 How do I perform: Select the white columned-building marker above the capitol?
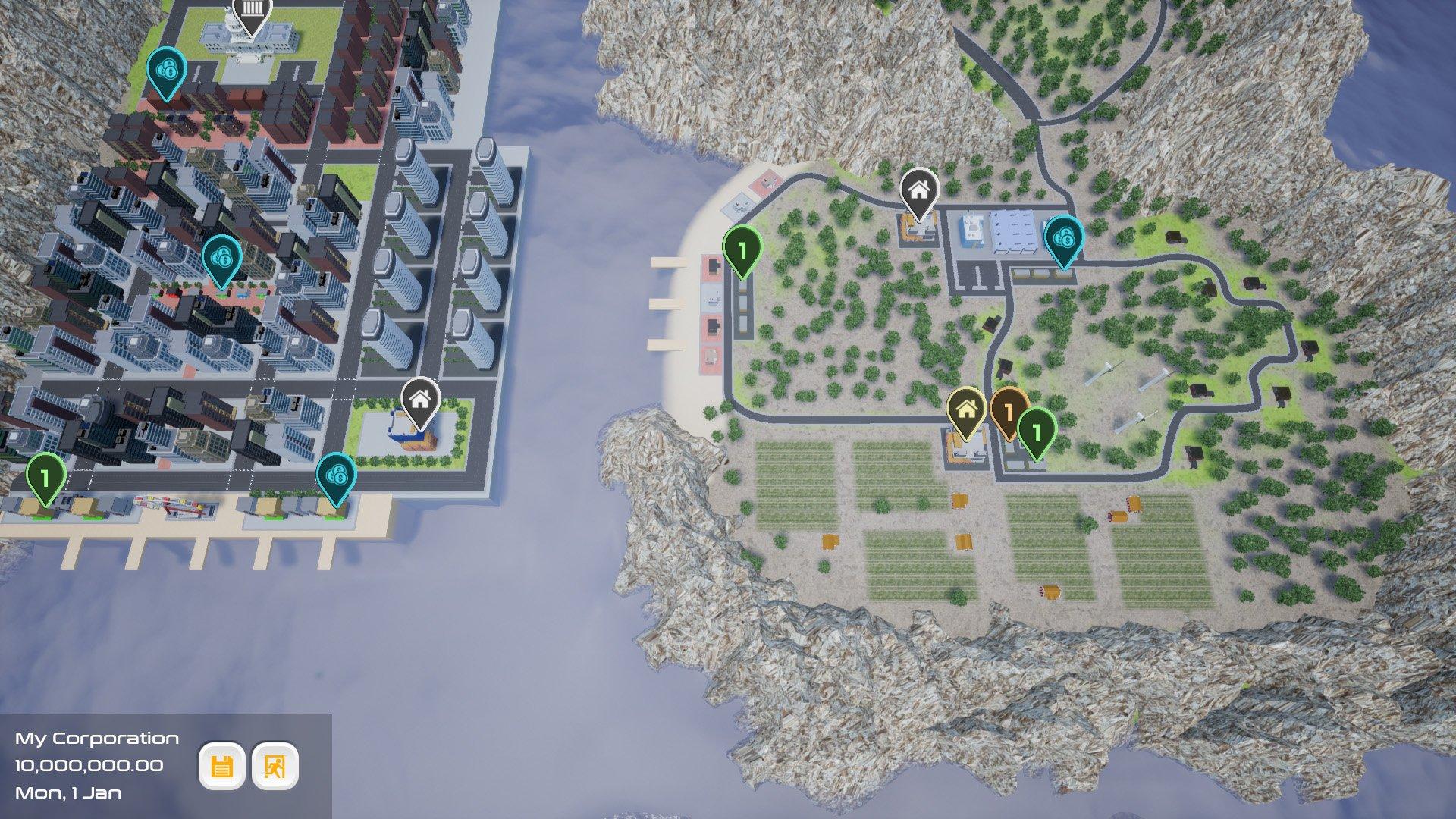click(x=252, y=14)
